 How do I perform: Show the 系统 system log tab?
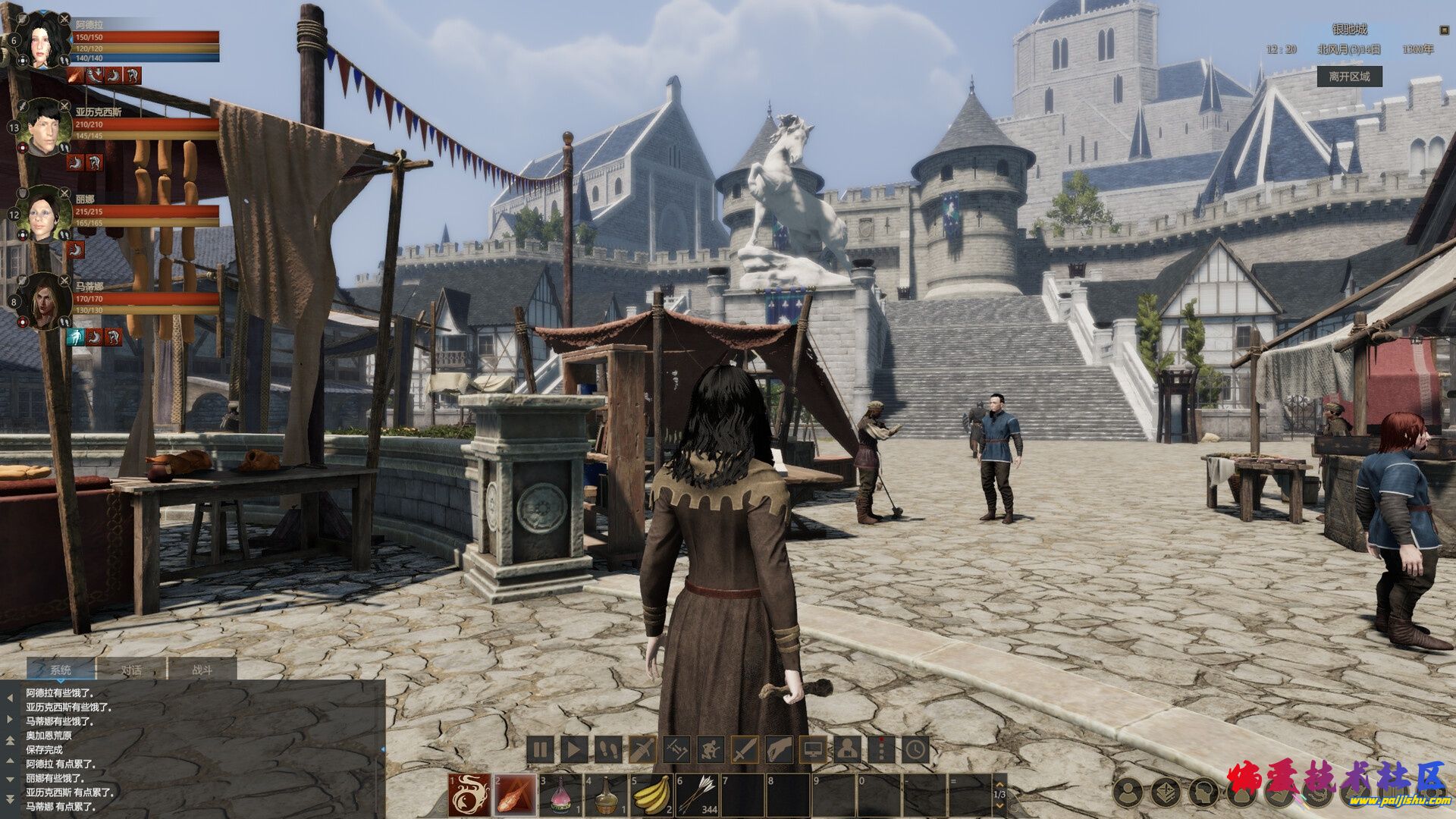[x=61, y=670]
